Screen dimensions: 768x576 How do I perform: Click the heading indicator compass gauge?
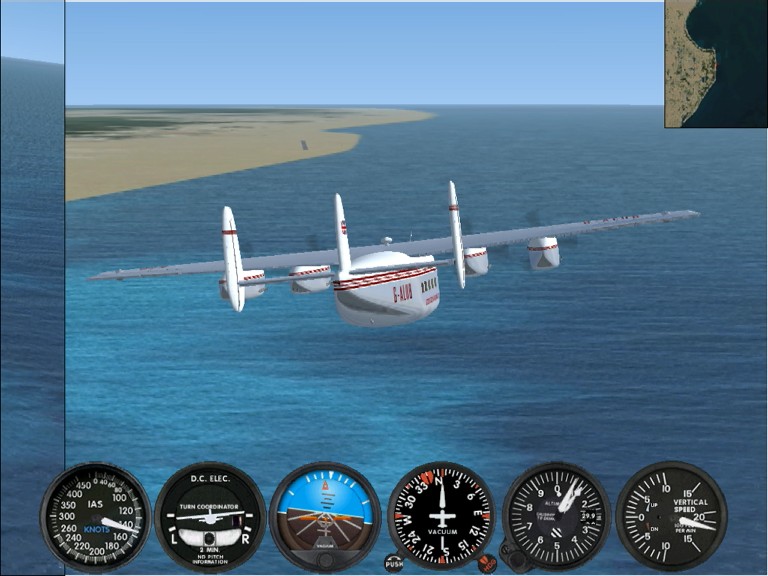click(441, 516)
